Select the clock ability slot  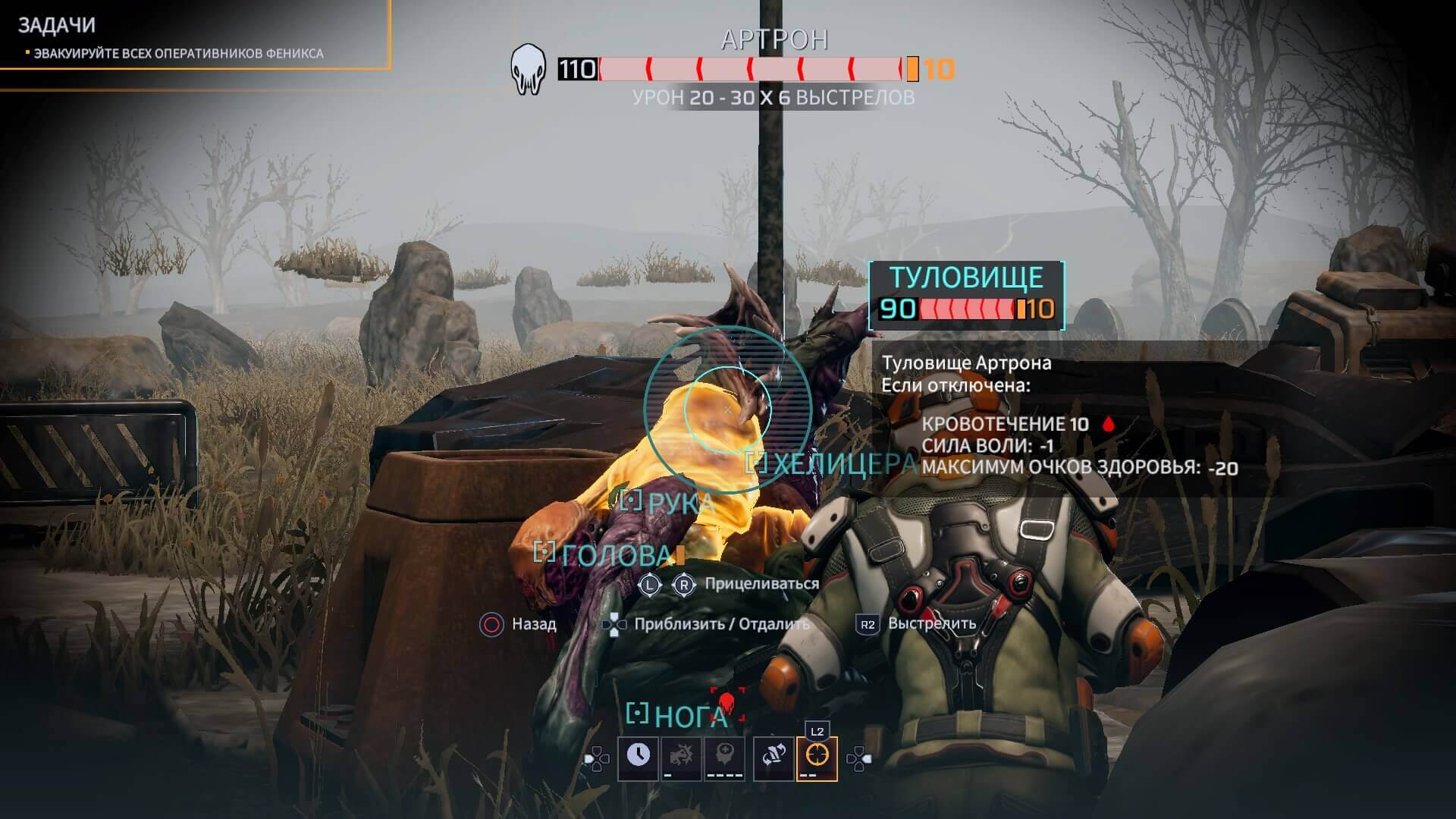click(638, 758)
